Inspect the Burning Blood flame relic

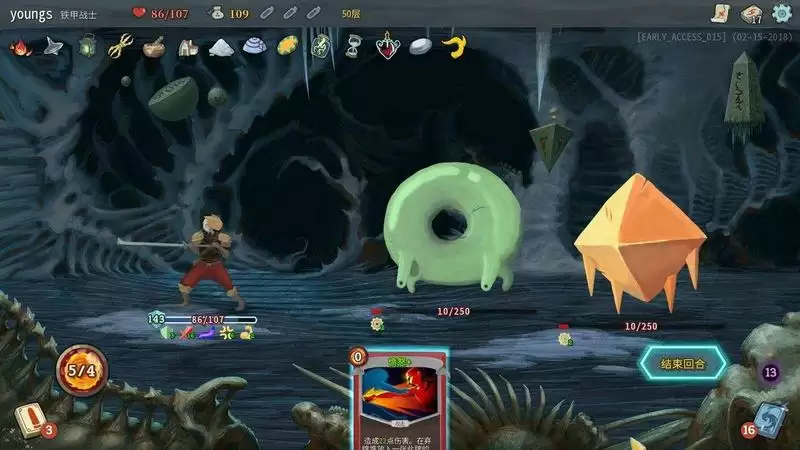pos(19,46)
